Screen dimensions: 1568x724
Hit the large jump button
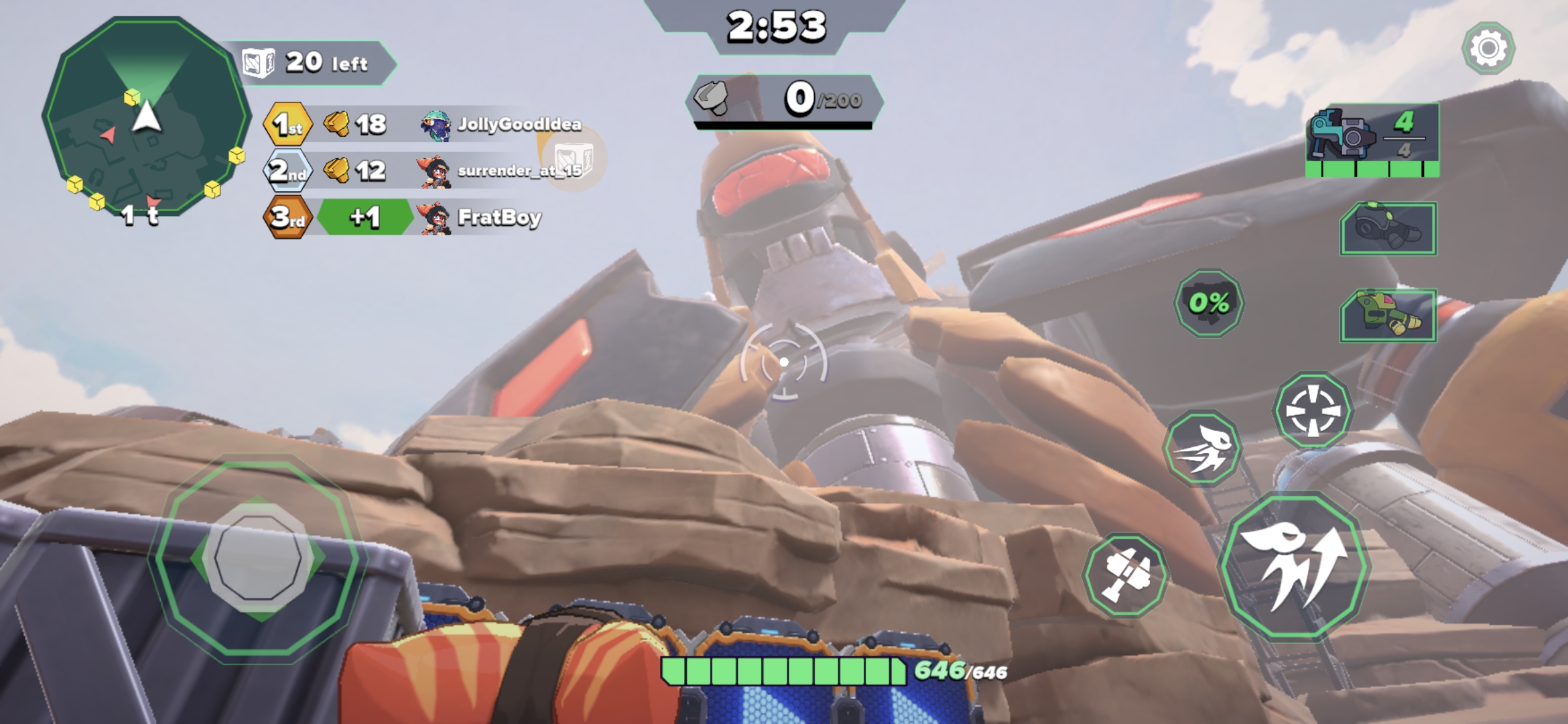1295,565
